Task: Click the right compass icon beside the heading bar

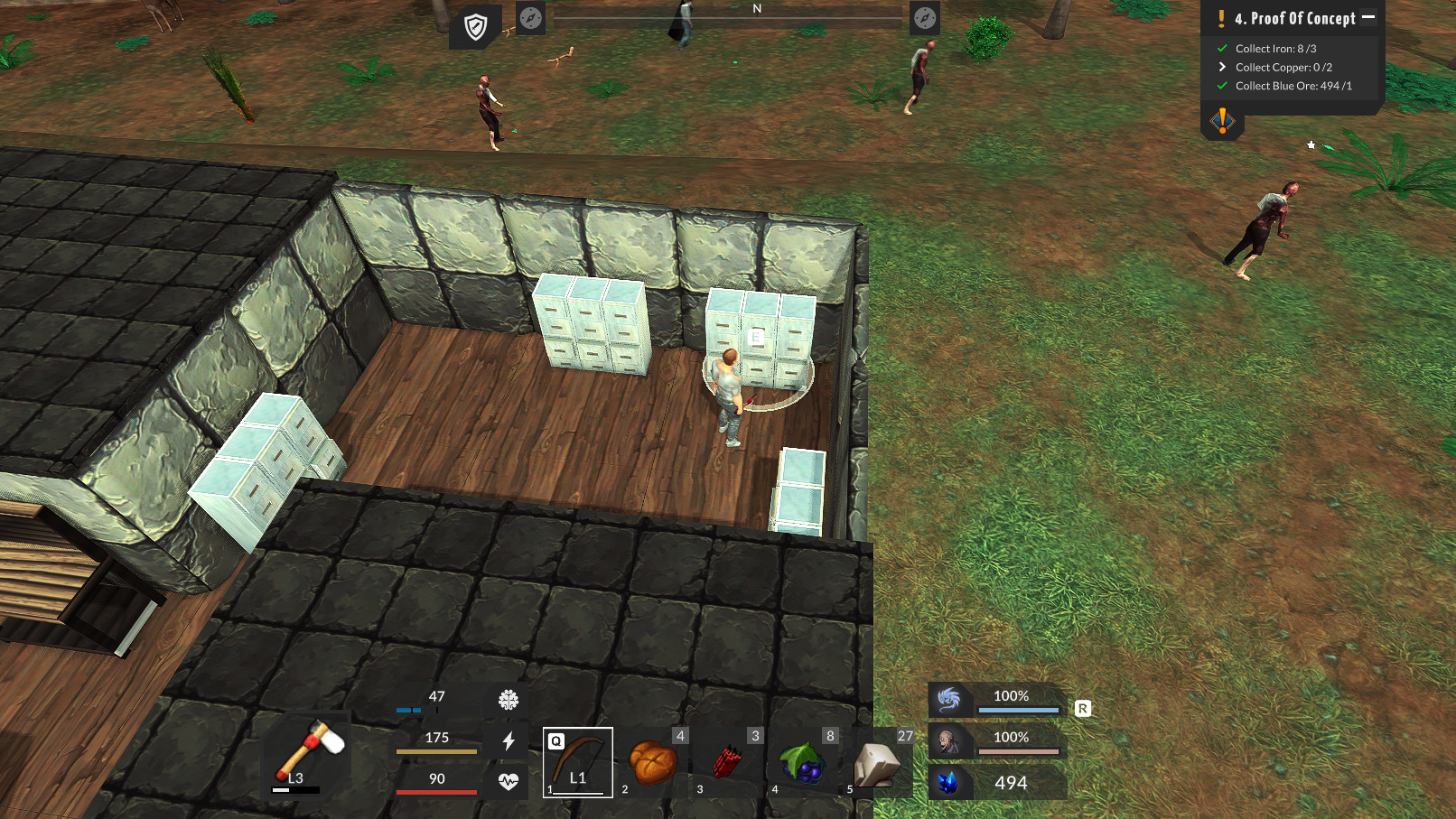Action: tap(923, 18)
